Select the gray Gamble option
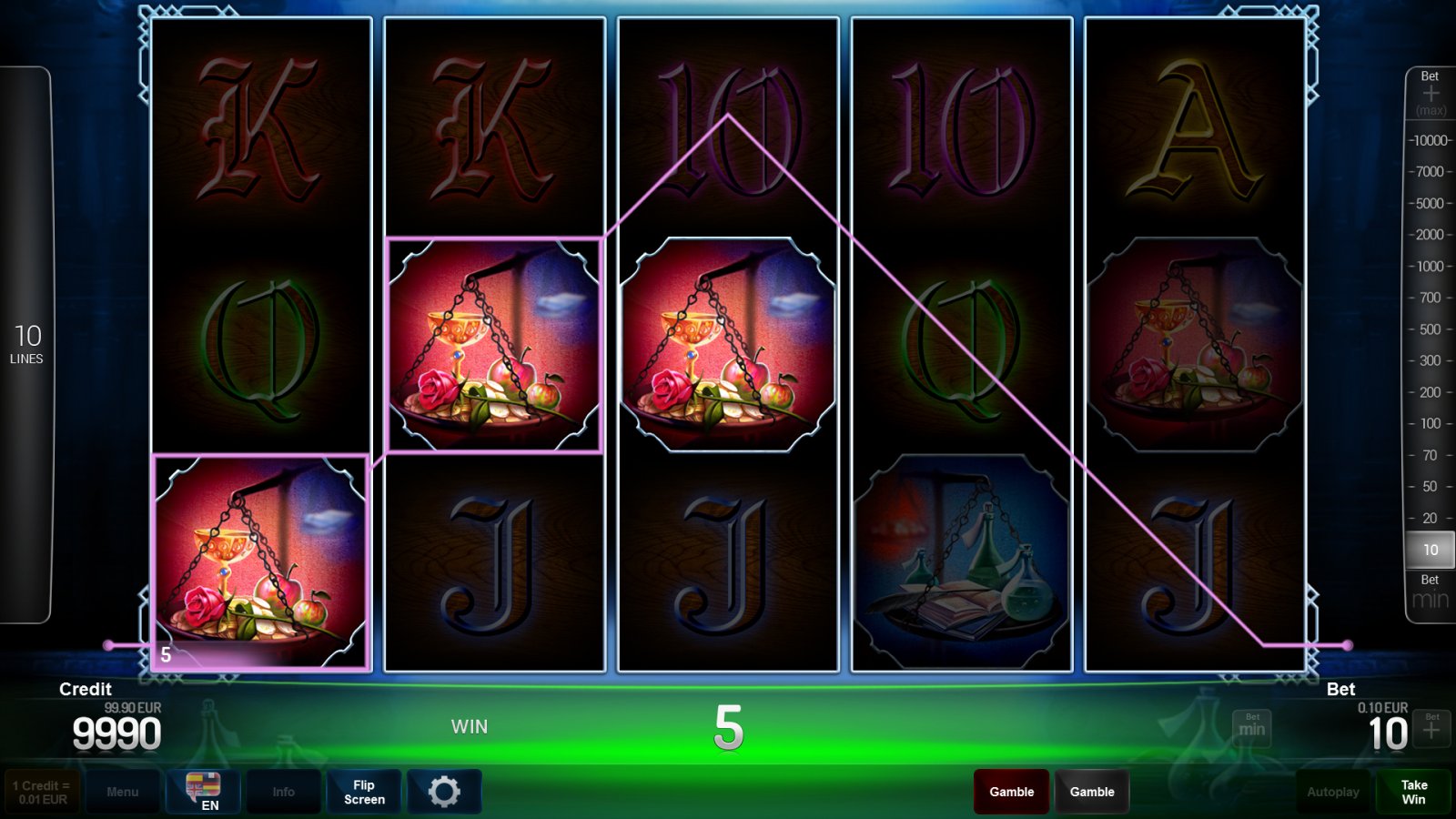This screenshot has width=1456, height=819. [x=1093, y=792]
